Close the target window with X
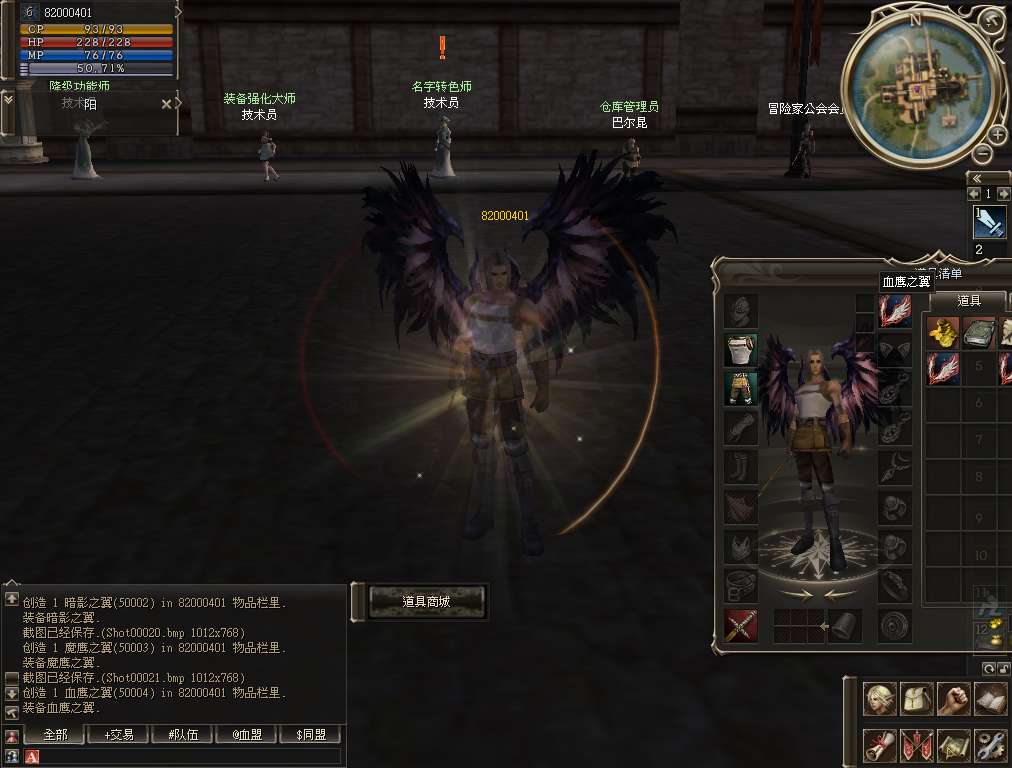Screen dimensions: 1012x768 (x=166, y=103)
